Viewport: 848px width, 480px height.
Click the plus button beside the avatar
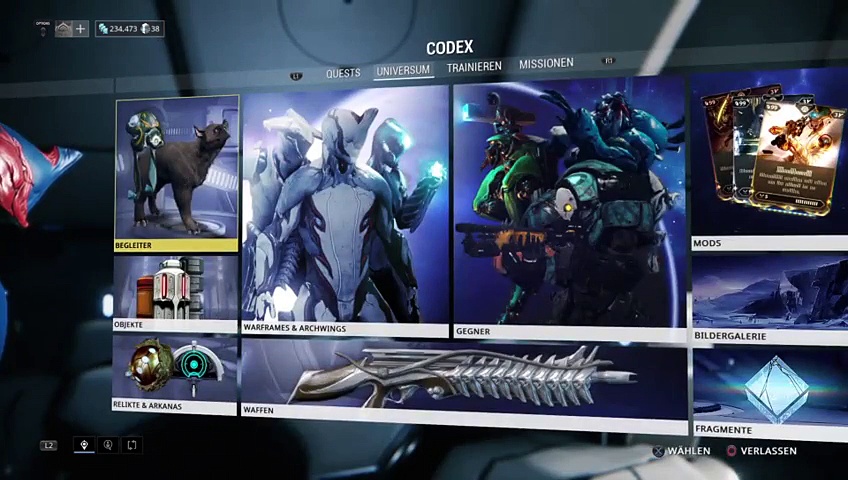click(x=81, y=29)
